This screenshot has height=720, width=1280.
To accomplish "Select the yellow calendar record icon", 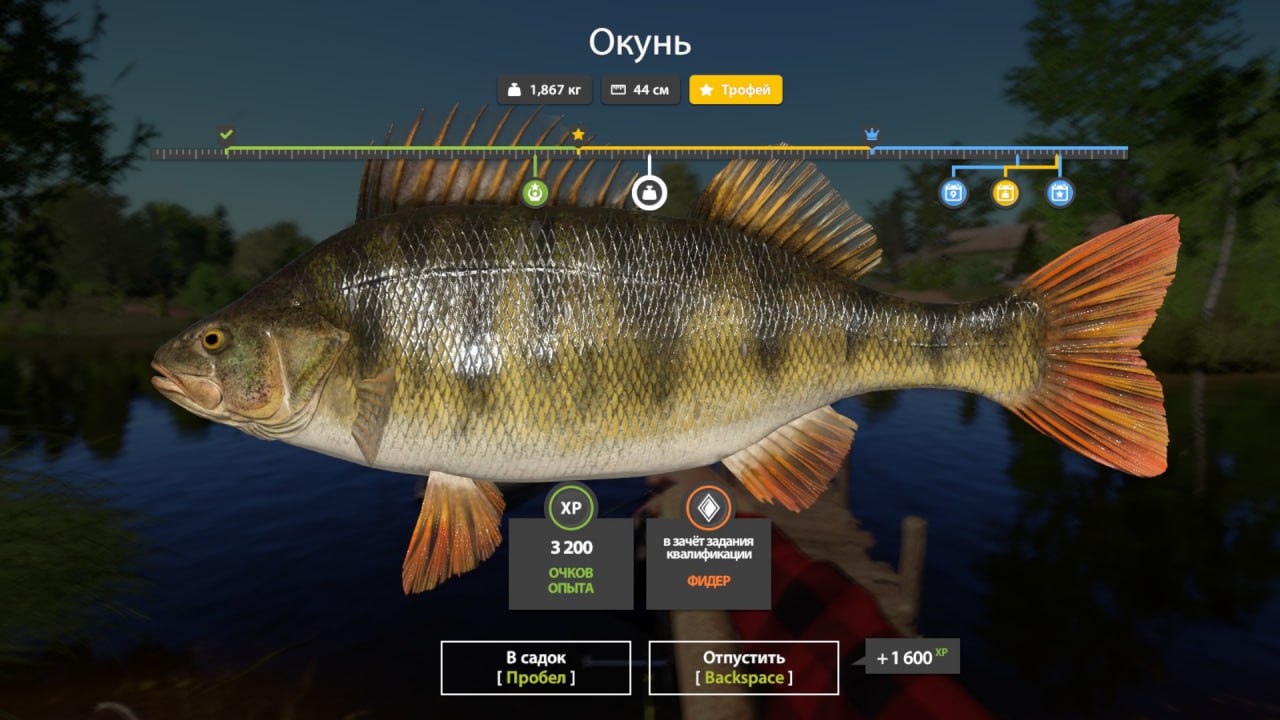I will click(x=1005, y=192).
